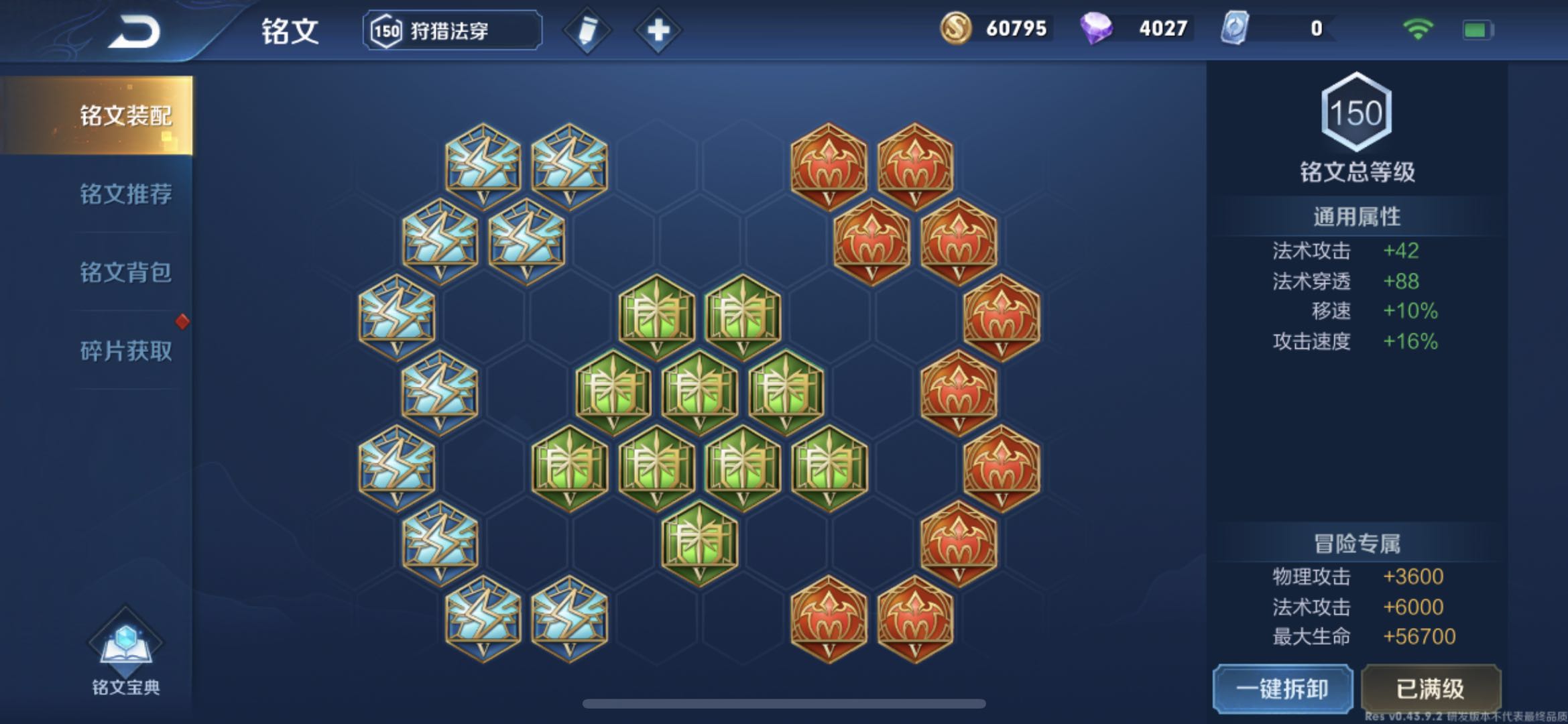Screen dimensions: 1568x724
Task: Switch to the 铭文背包 tab
Action: click(x=125, y=271)
